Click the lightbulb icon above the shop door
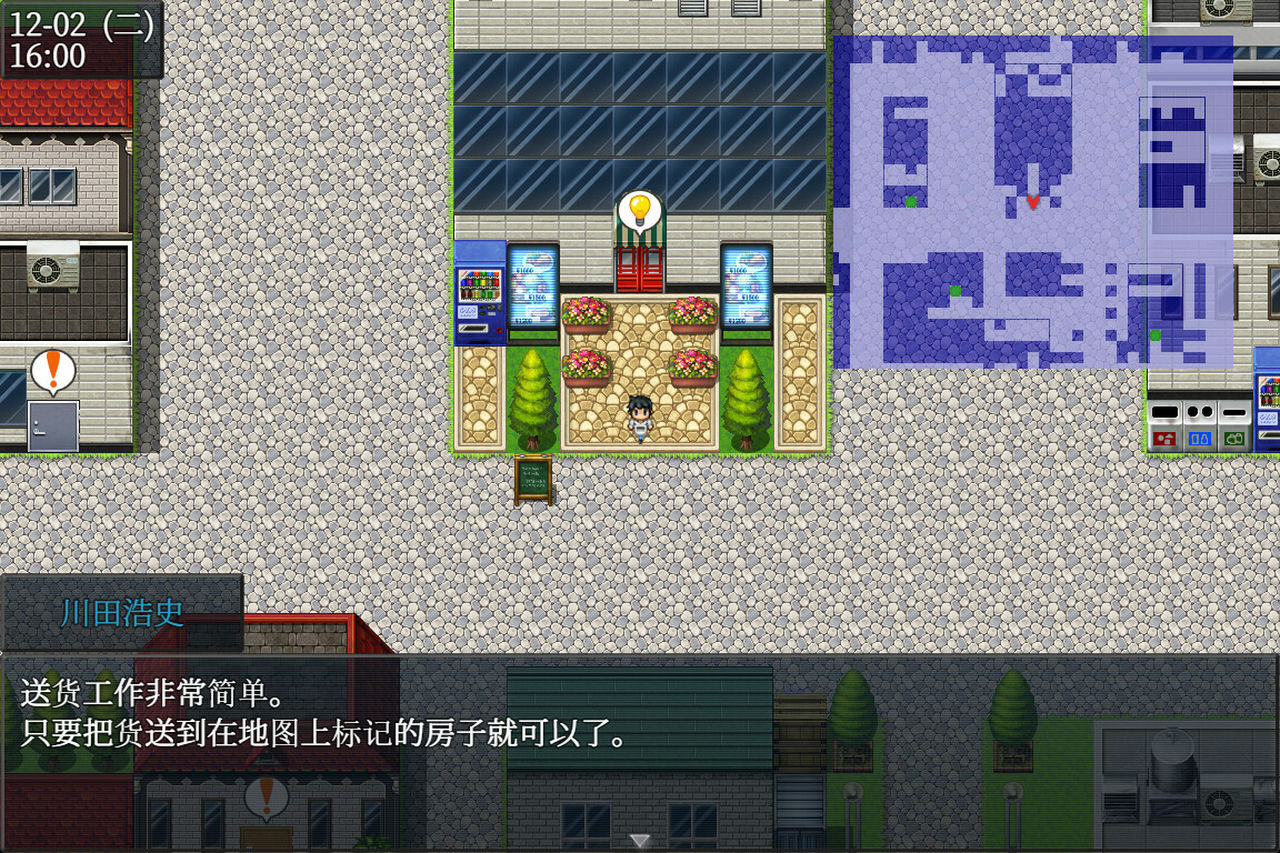 [642, 209]
